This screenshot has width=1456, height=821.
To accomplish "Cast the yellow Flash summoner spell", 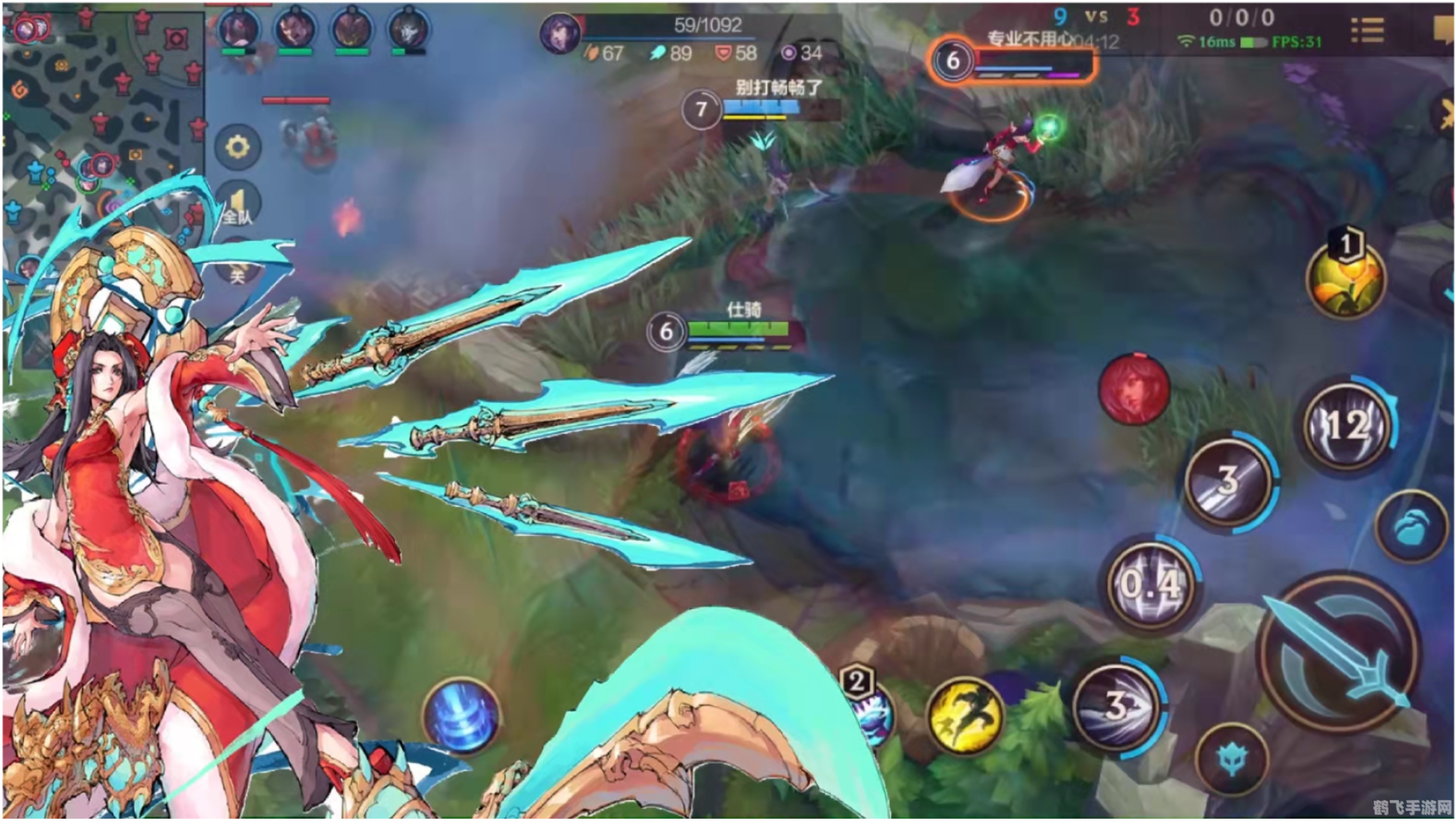I will (964, 714).
